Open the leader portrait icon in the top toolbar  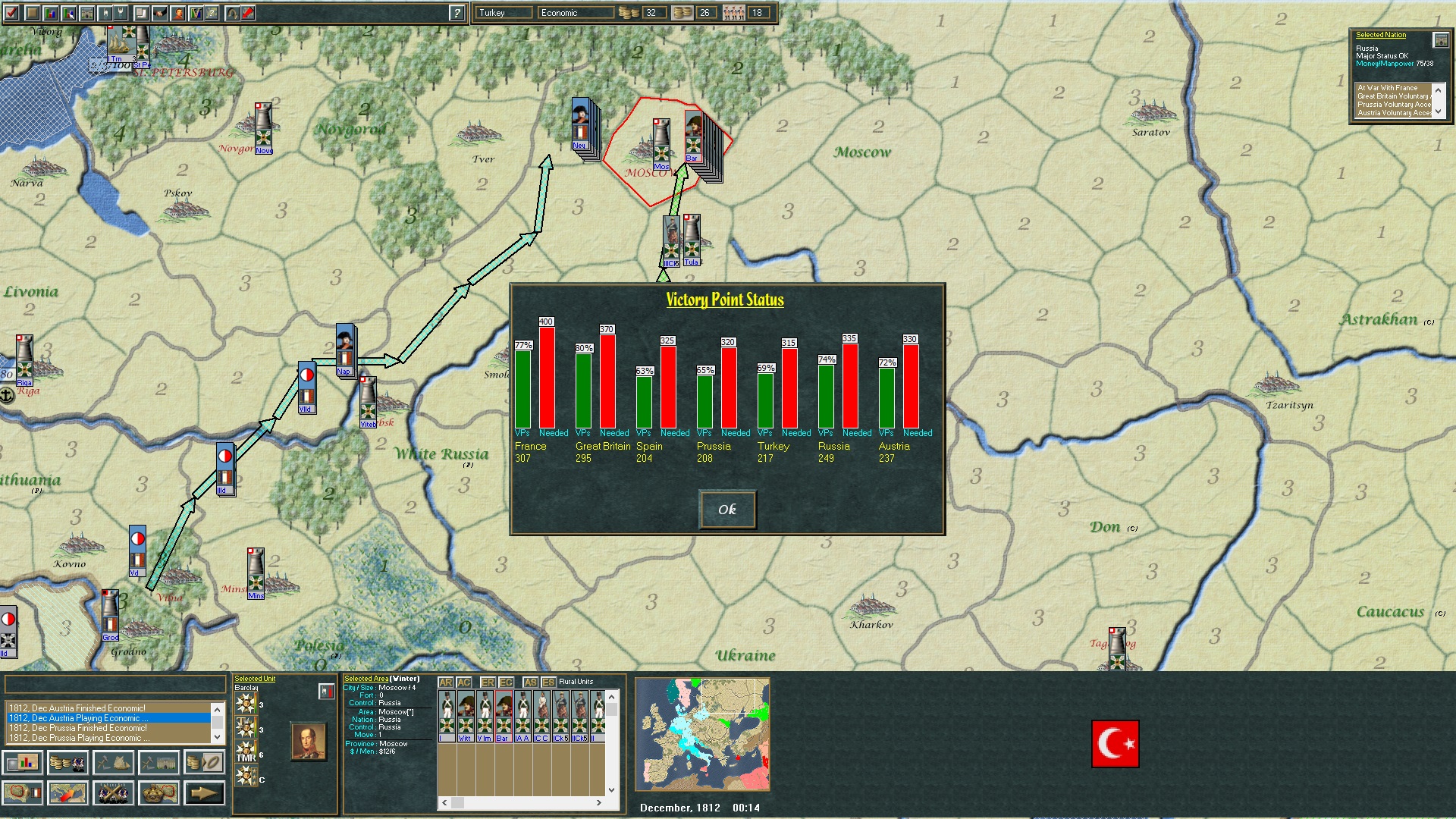(177, 12)
